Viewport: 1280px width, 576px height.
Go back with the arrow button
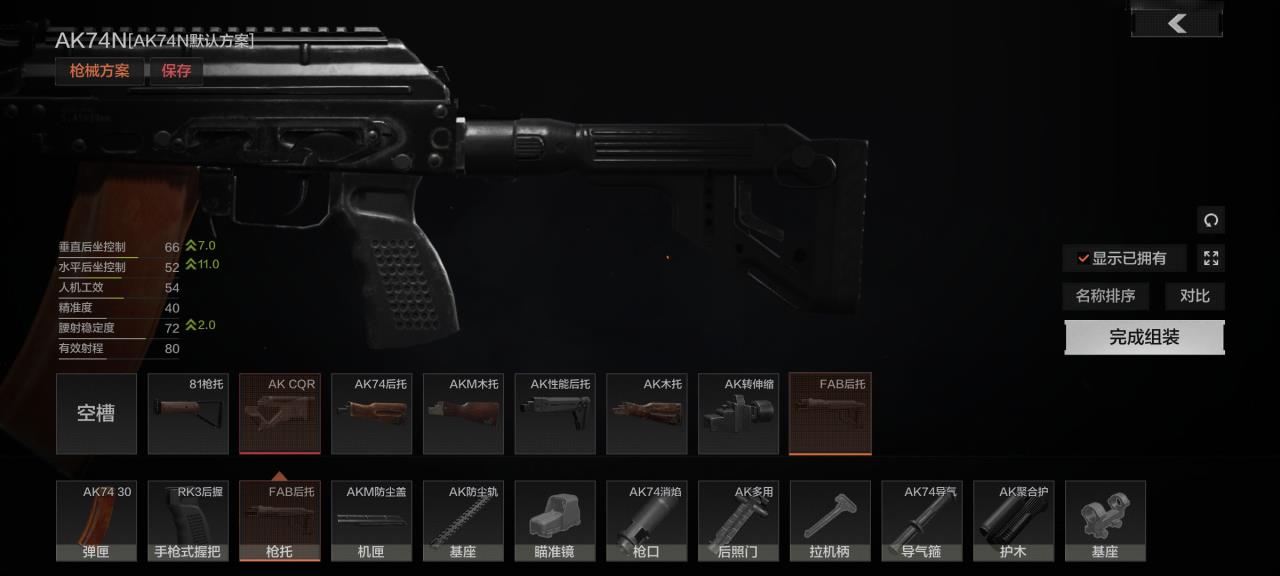click(x=1176, y=23)
